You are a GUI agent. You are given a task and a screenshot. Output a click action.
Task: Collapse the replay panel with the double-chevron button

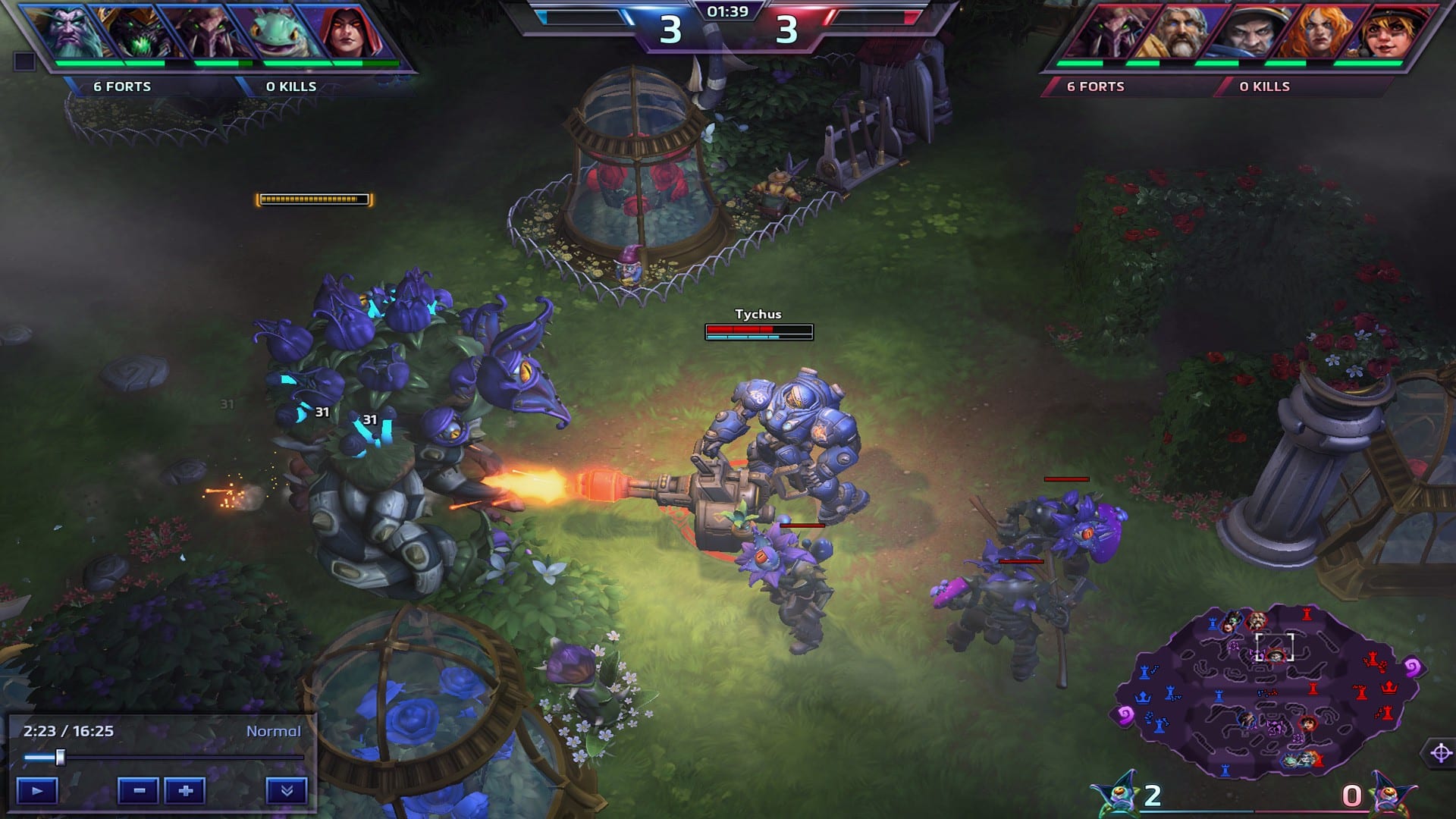286,791
